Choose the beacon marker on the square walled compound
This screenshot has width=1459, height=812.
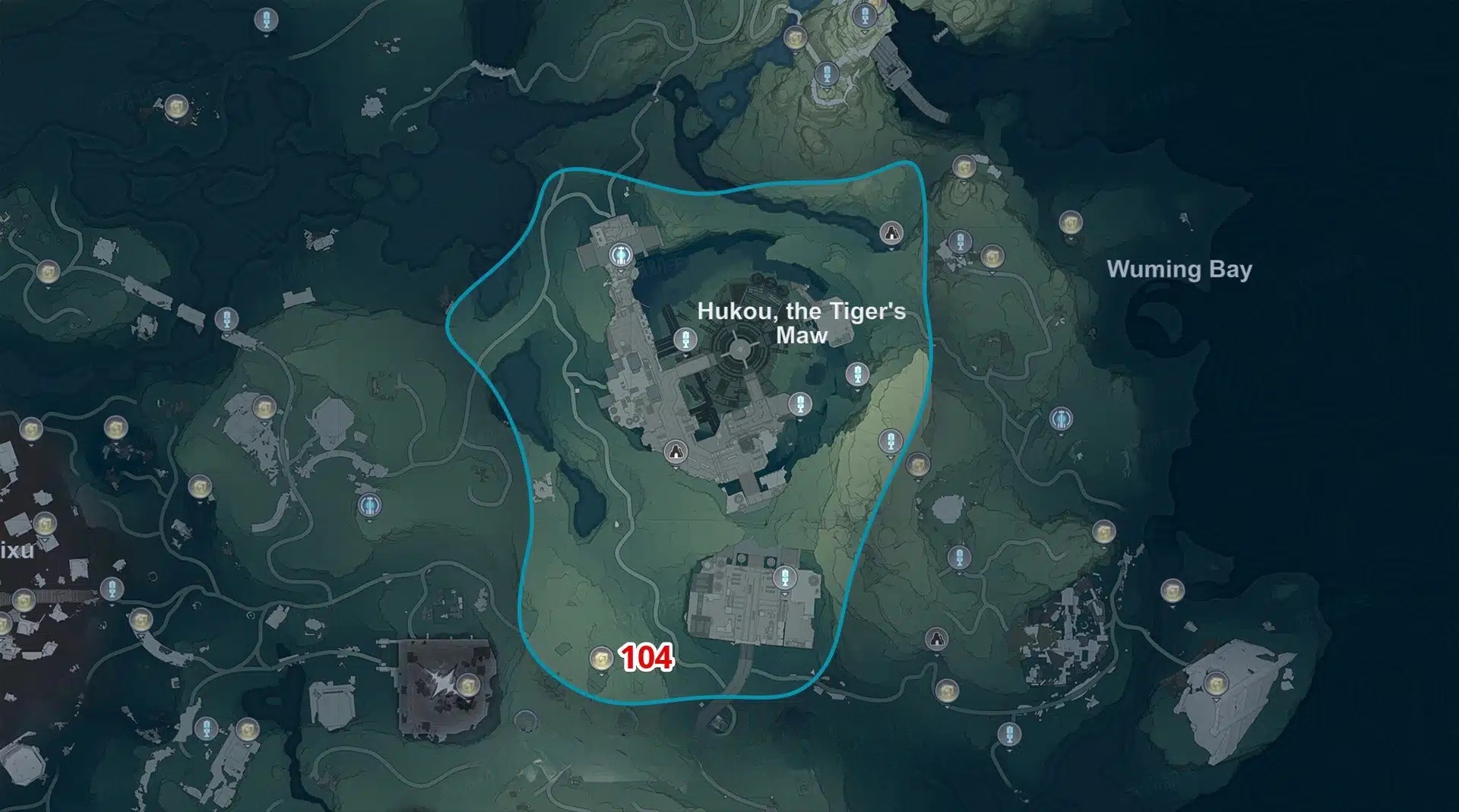pyautogui.click(x=785, y=578)
